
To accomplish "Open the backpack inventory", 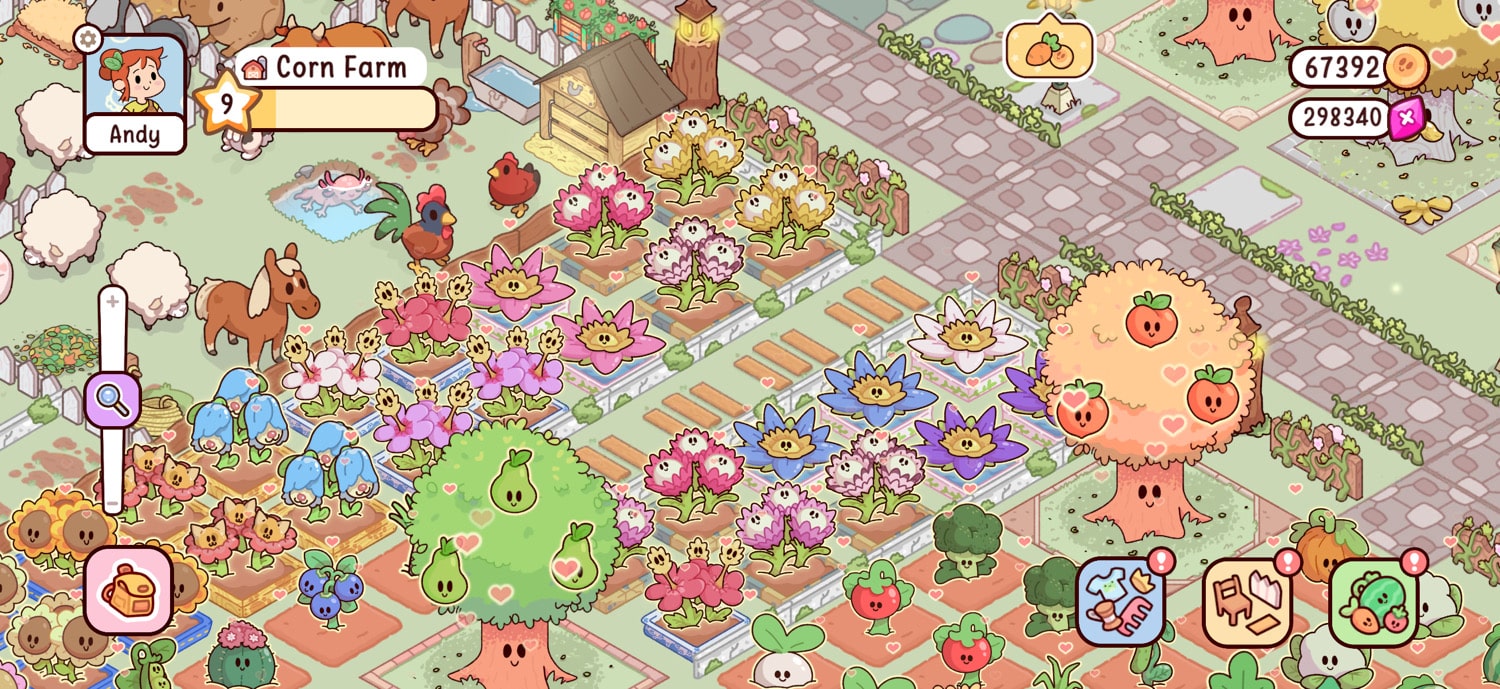I will point(129,591).
